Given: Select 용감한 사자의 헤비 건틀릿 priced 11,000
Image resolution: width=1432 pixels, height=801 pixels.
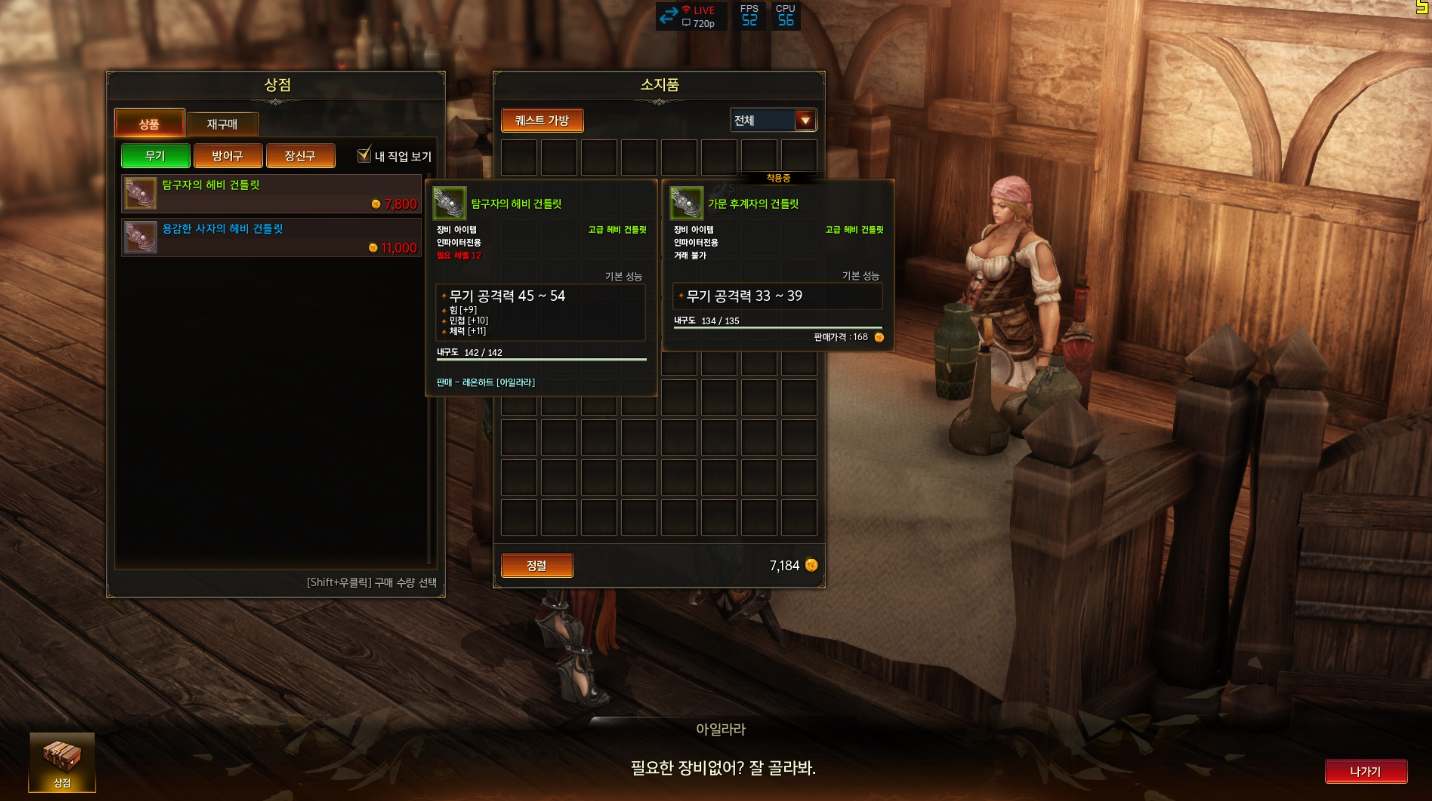Looking at the screenshot, I should (272, 238).
